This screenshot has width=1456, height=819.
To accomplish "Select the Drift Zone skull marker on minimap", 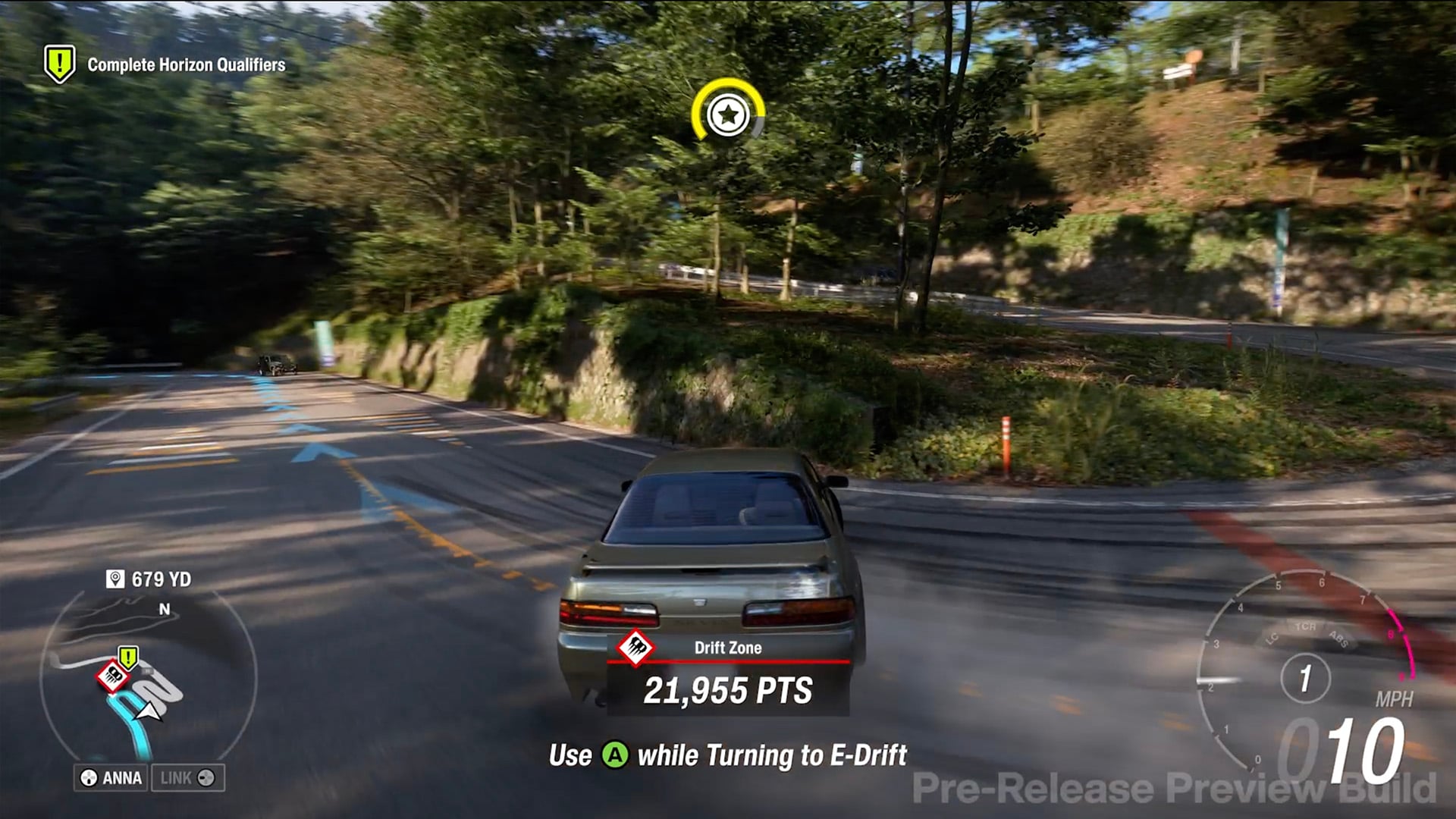I will (114, 676).
